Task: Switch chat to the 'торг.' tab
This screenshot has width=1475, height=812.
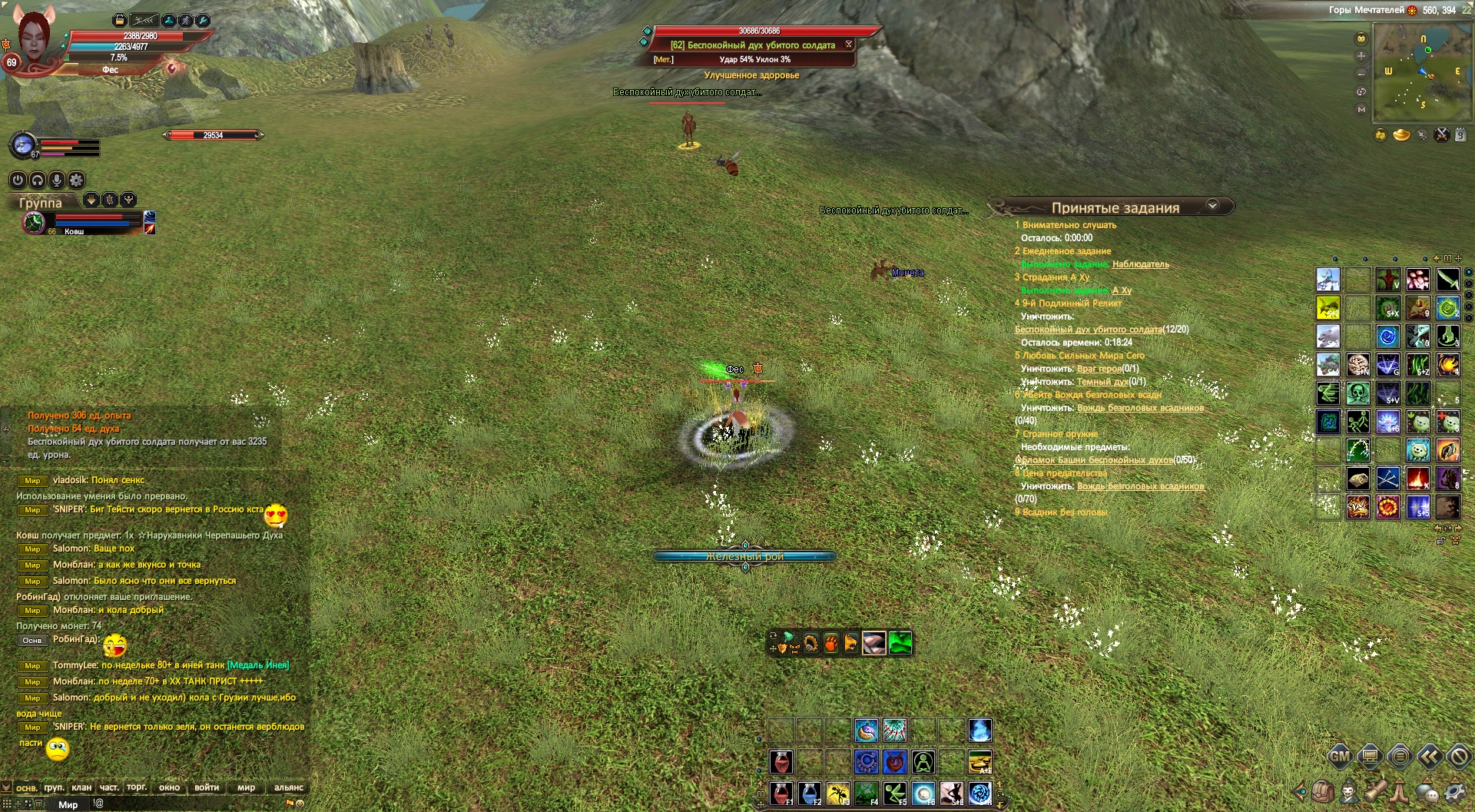Action: tap(137, 787)
